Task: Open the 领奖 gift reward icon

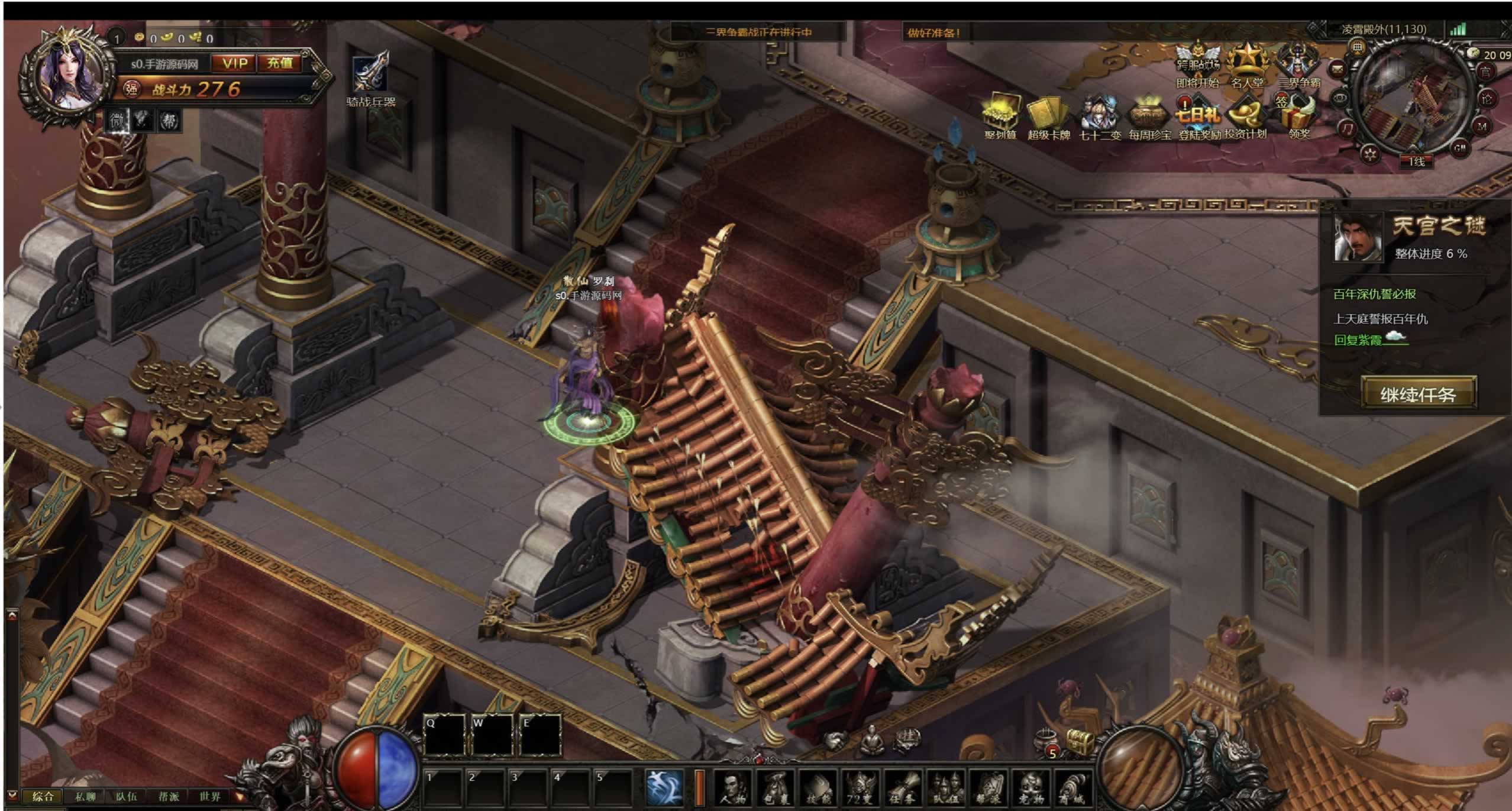Action: 1298,115
